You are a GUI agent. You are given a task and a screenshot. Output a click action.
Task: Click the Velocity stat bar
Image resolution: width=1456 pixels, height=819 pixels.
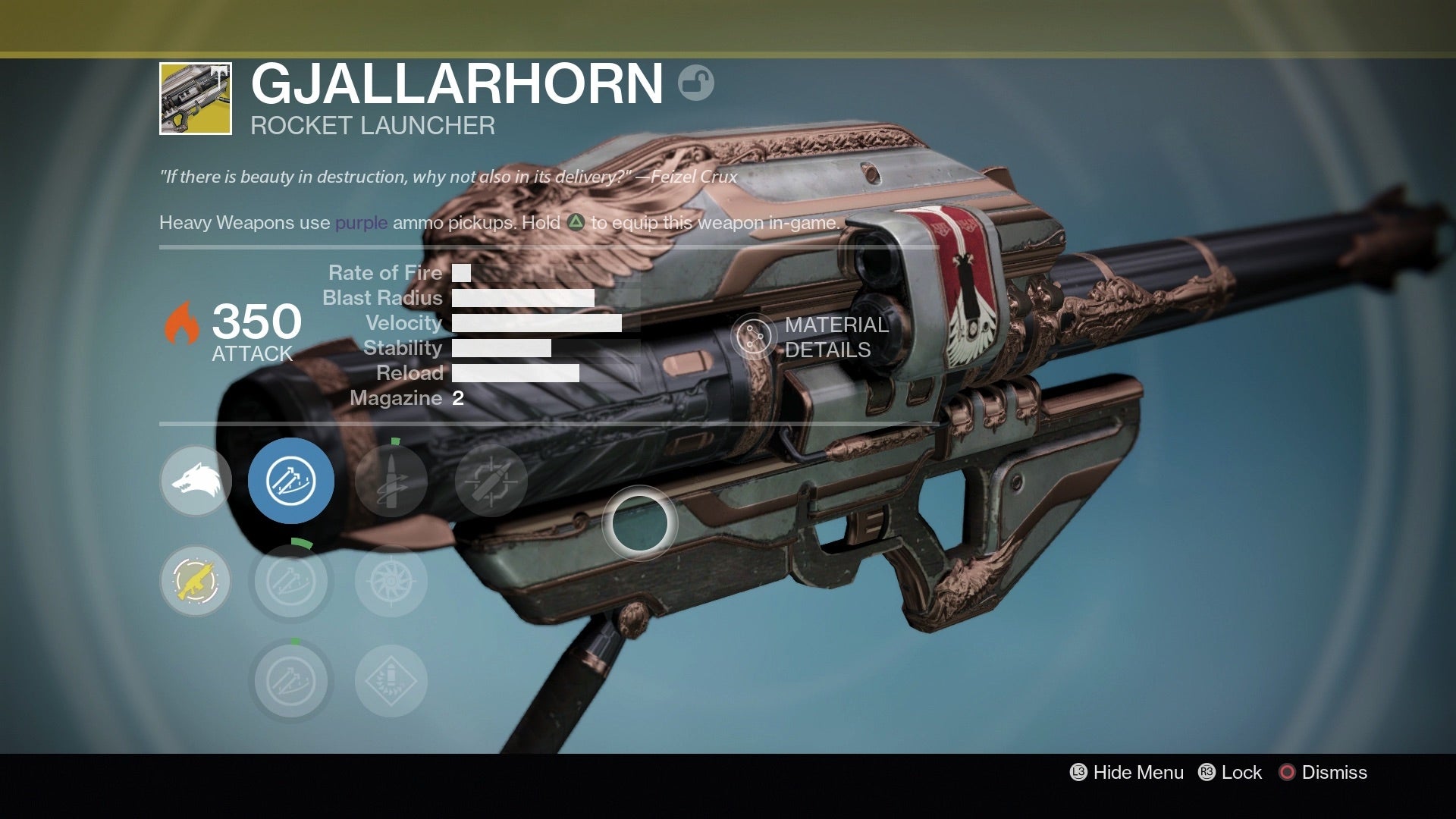coord(538,322)
